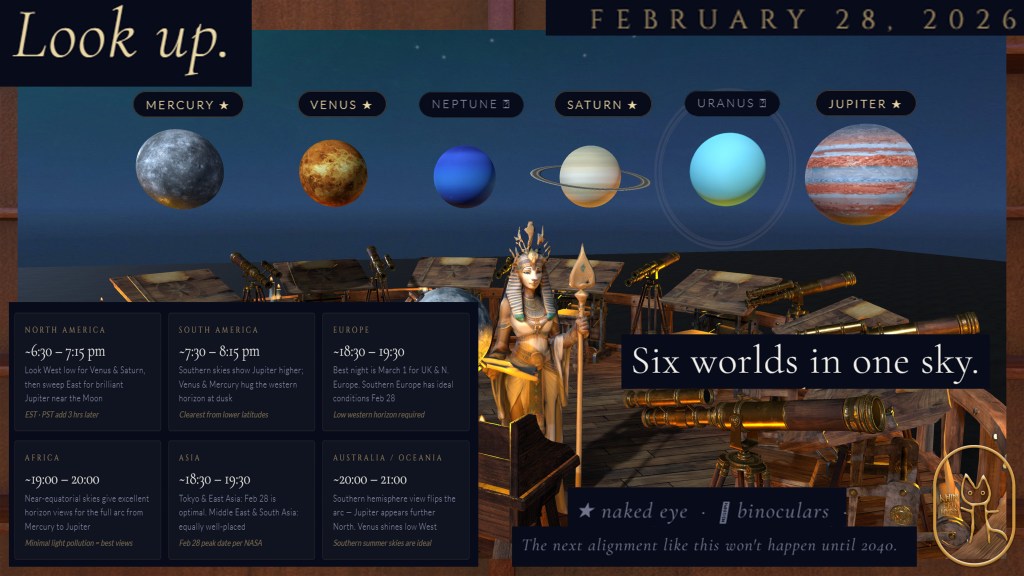Select the Uranus label pill
Image resolution: width=1024 pixels, height=576 pixels.
731,103
